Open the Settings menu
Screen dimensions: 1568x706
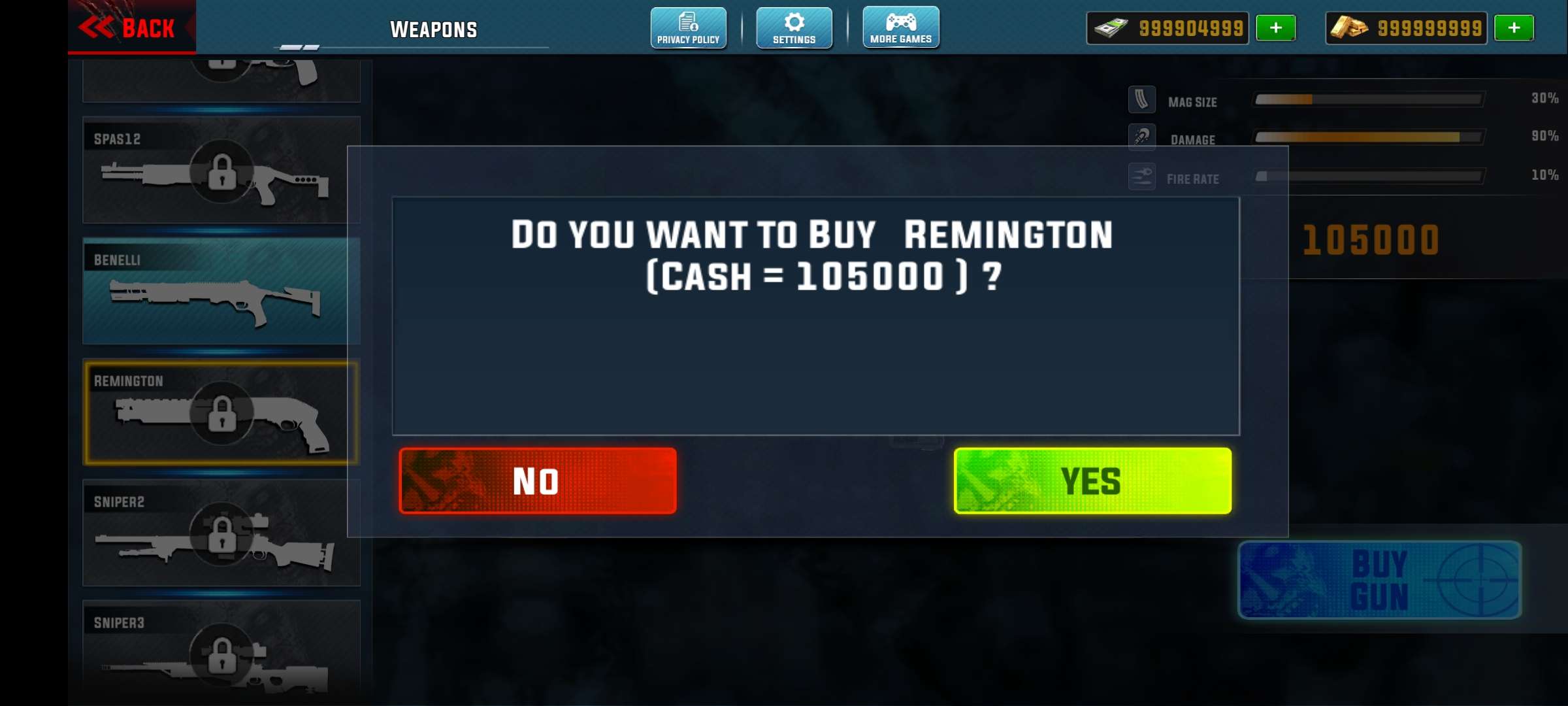pos(794,28)
